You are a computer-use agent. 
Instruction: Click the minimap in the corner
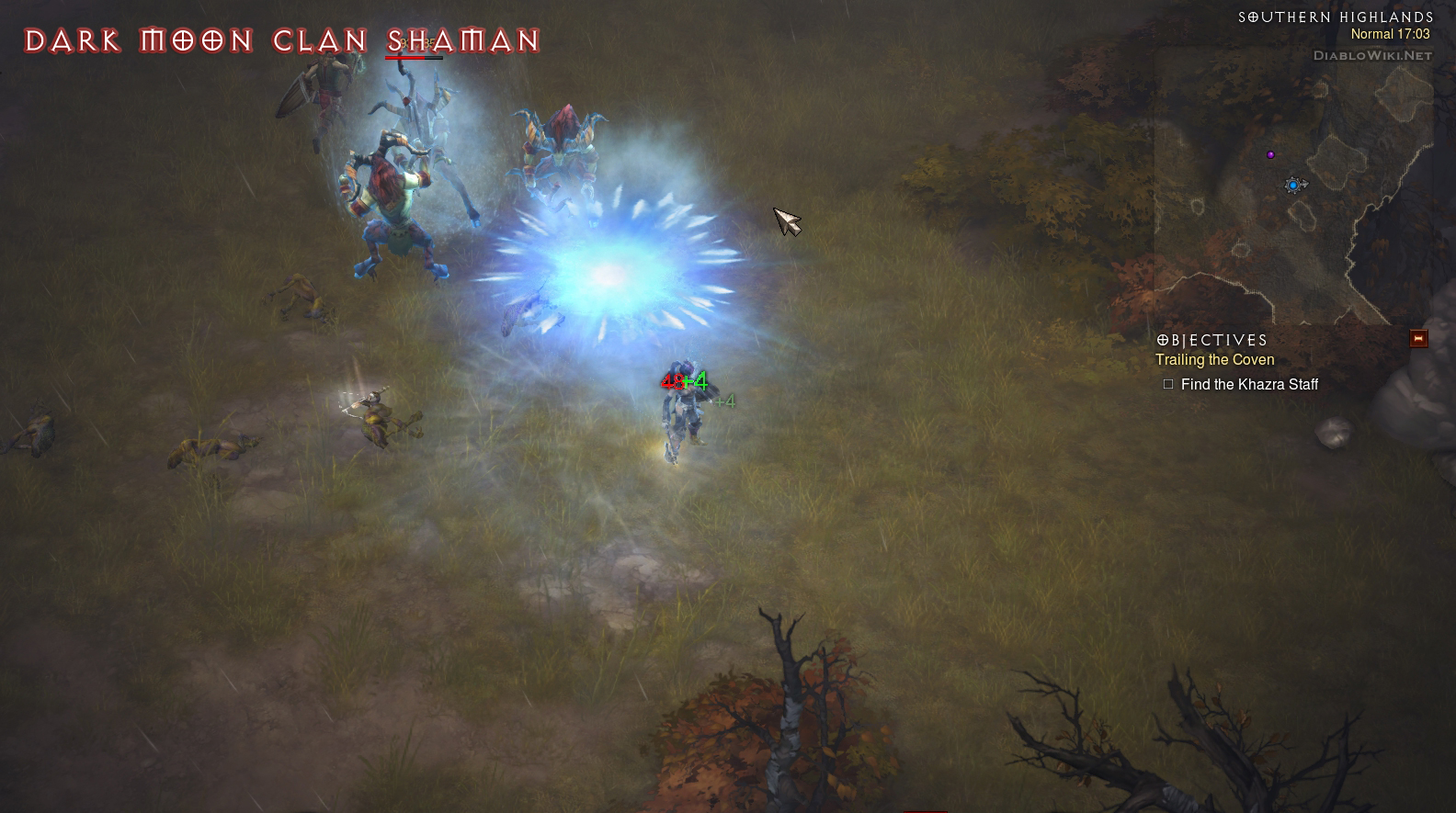coord(1293,184)
